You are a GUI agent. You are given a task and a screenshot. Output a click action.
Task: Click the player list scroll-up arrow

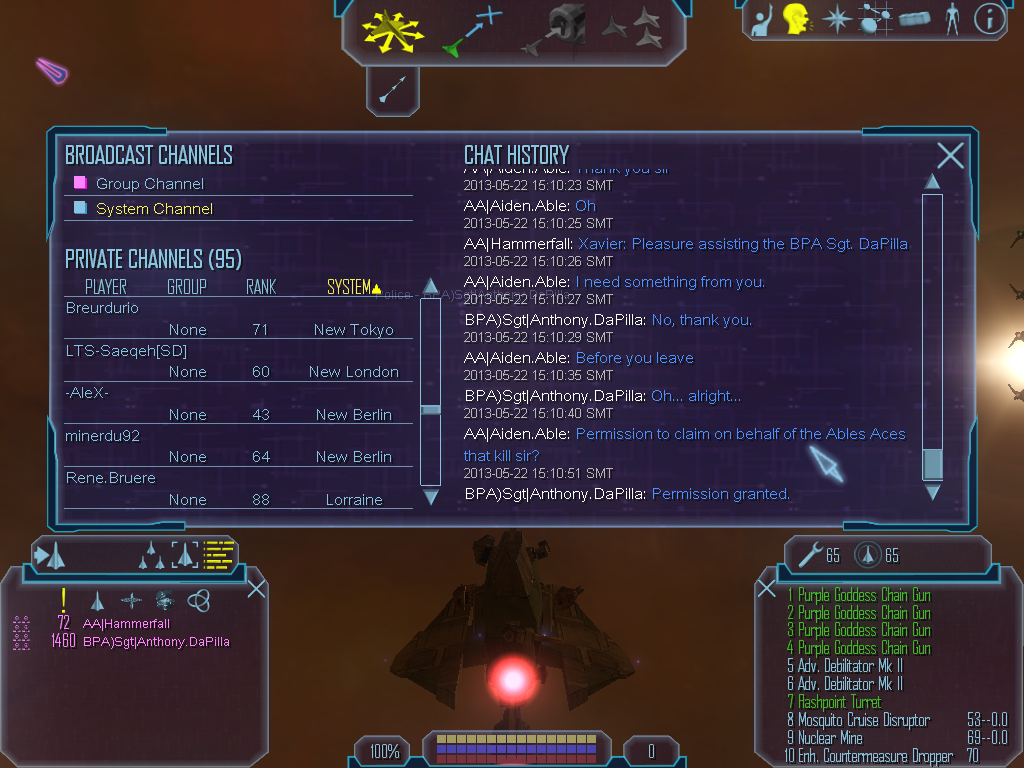tap(431, 286)
